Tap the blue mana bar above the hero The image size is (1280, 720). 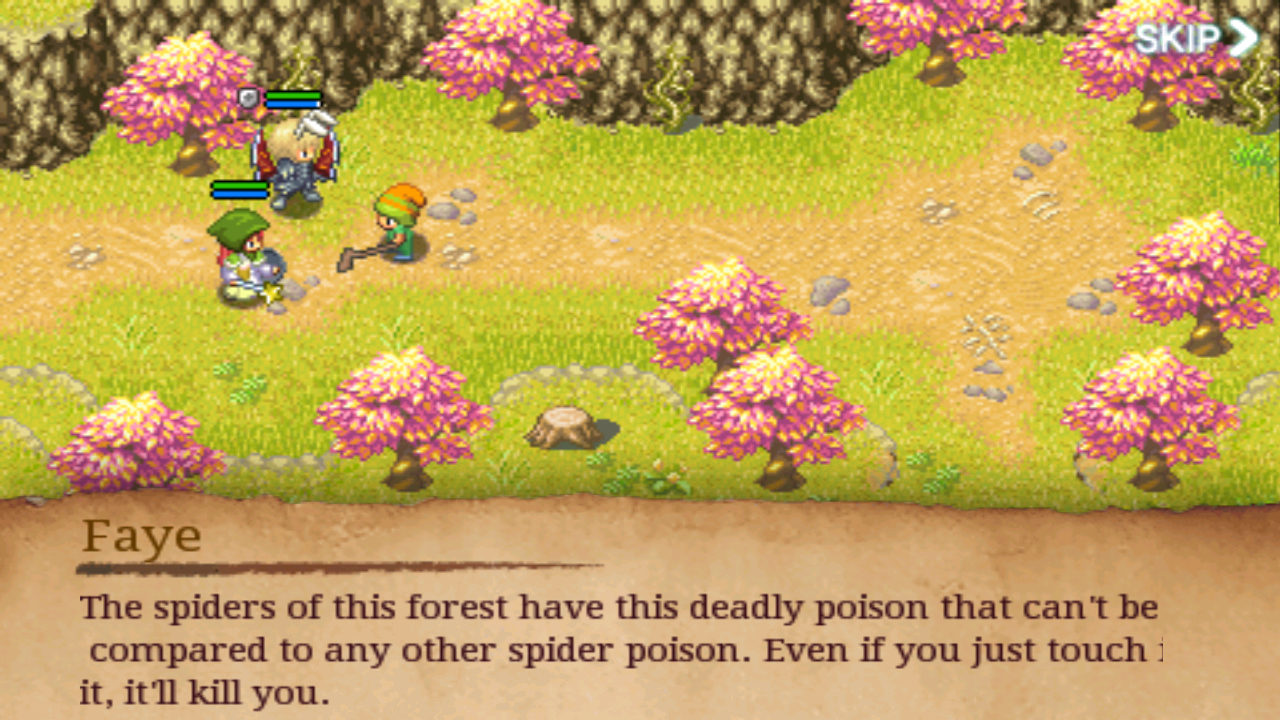293,104
